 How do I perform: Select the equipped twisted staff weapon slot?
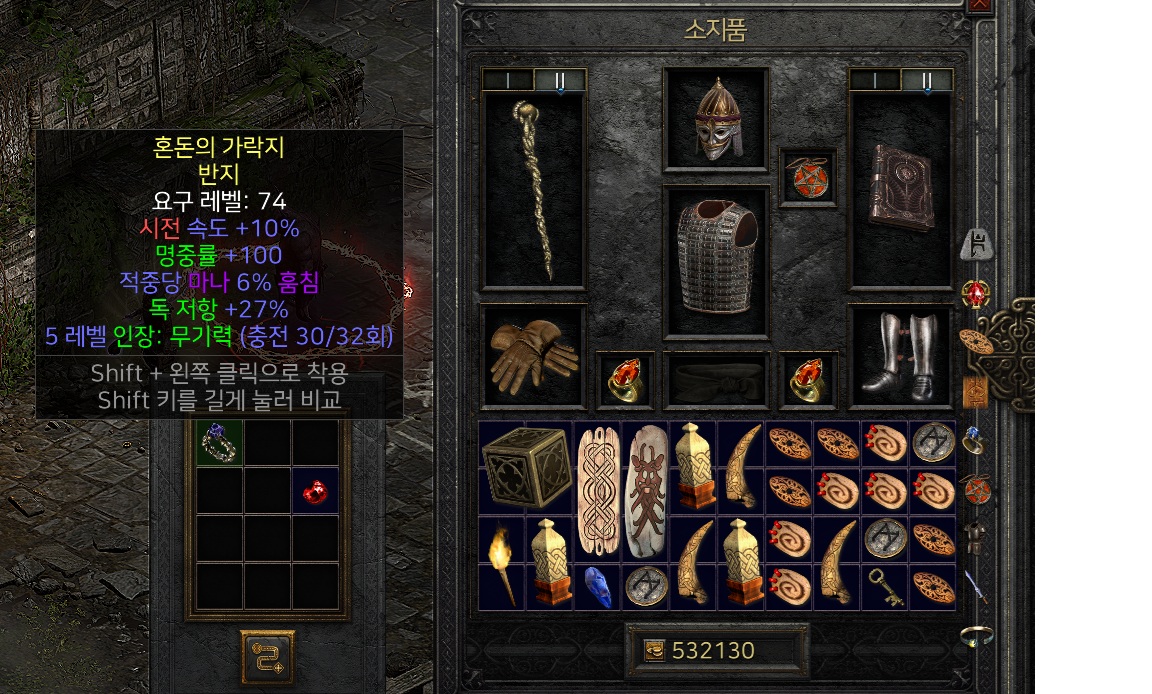[x=533, y=190]
